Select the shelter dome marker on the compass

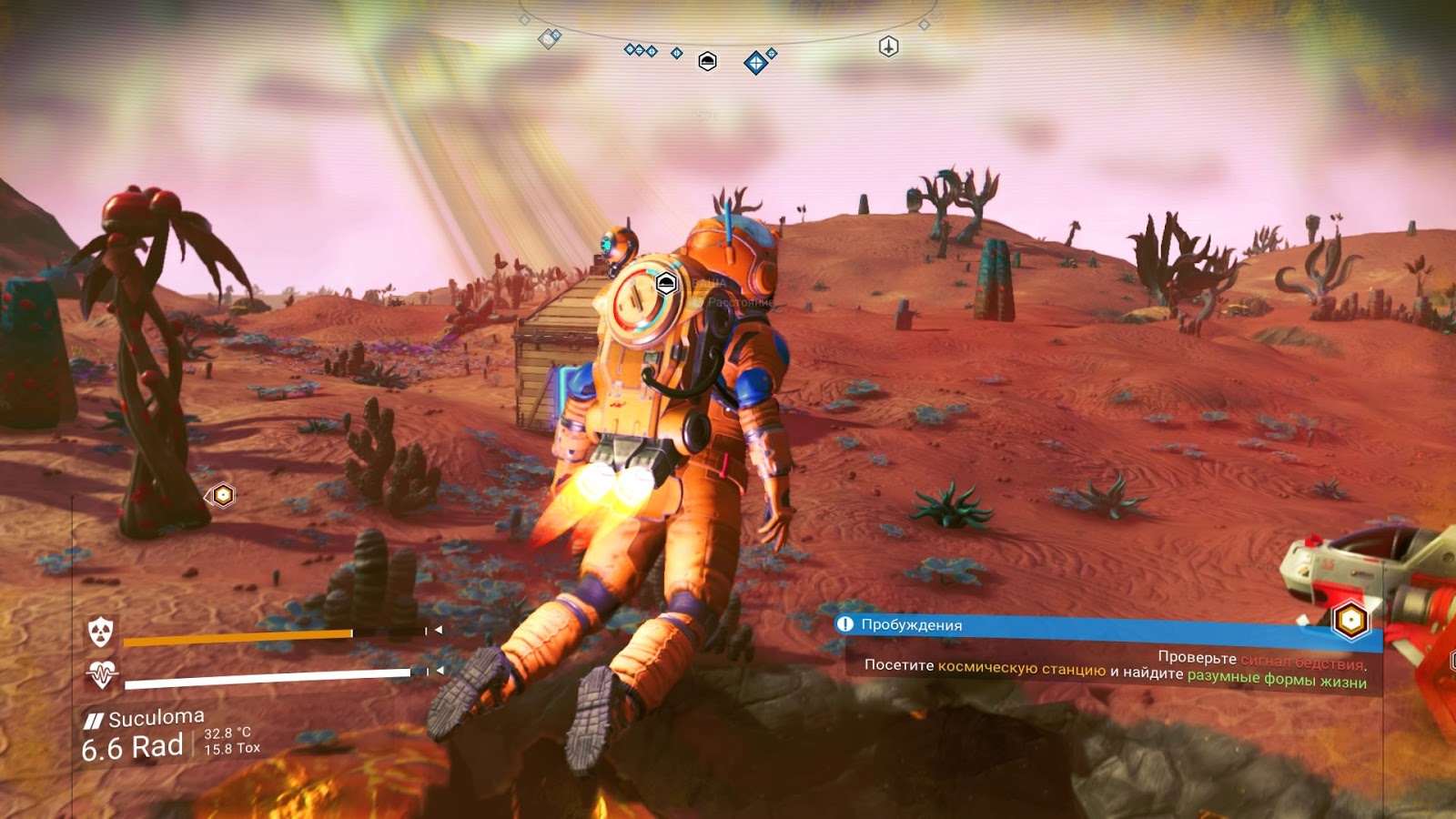click(x=707, y=61)
